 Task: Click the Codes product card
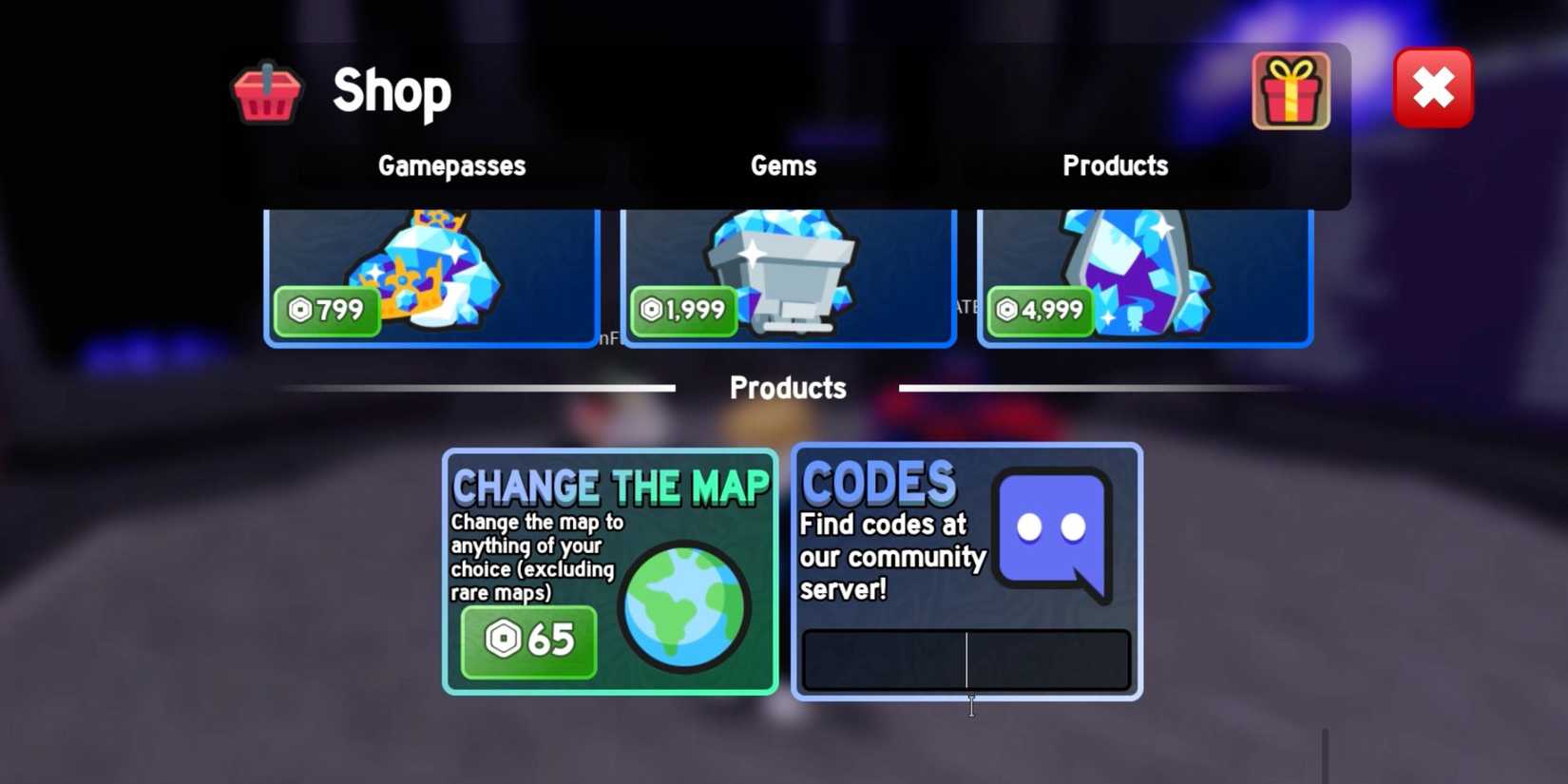click(x=965, y=570)
